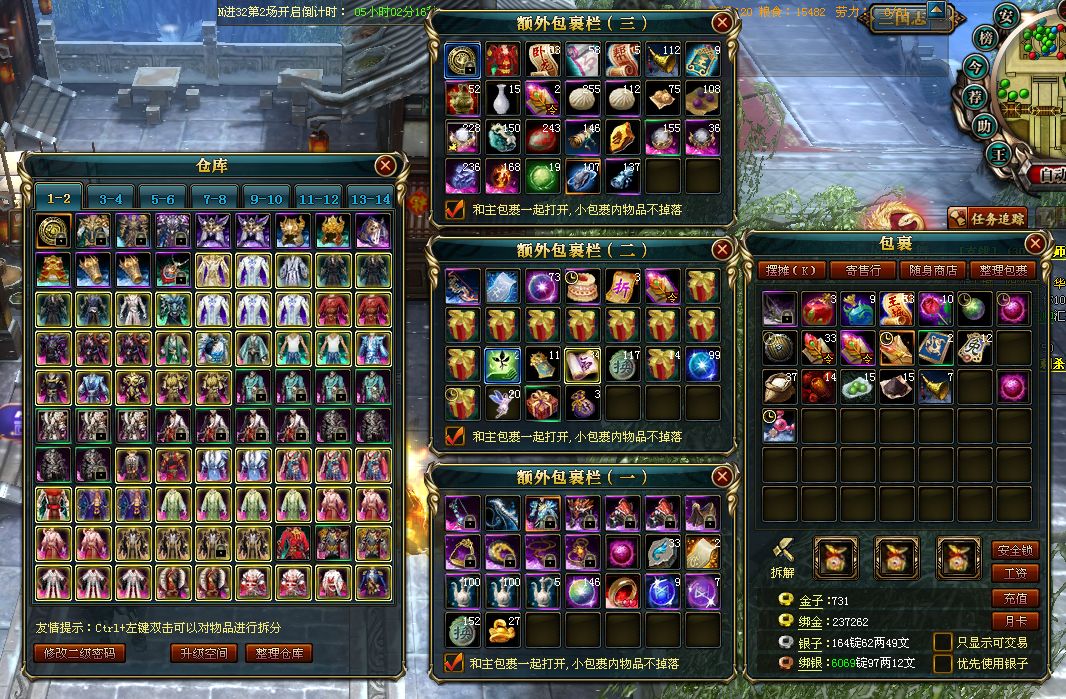
Task: Sort the warehouse with 整理仓库
Action: tap(280, 653)
